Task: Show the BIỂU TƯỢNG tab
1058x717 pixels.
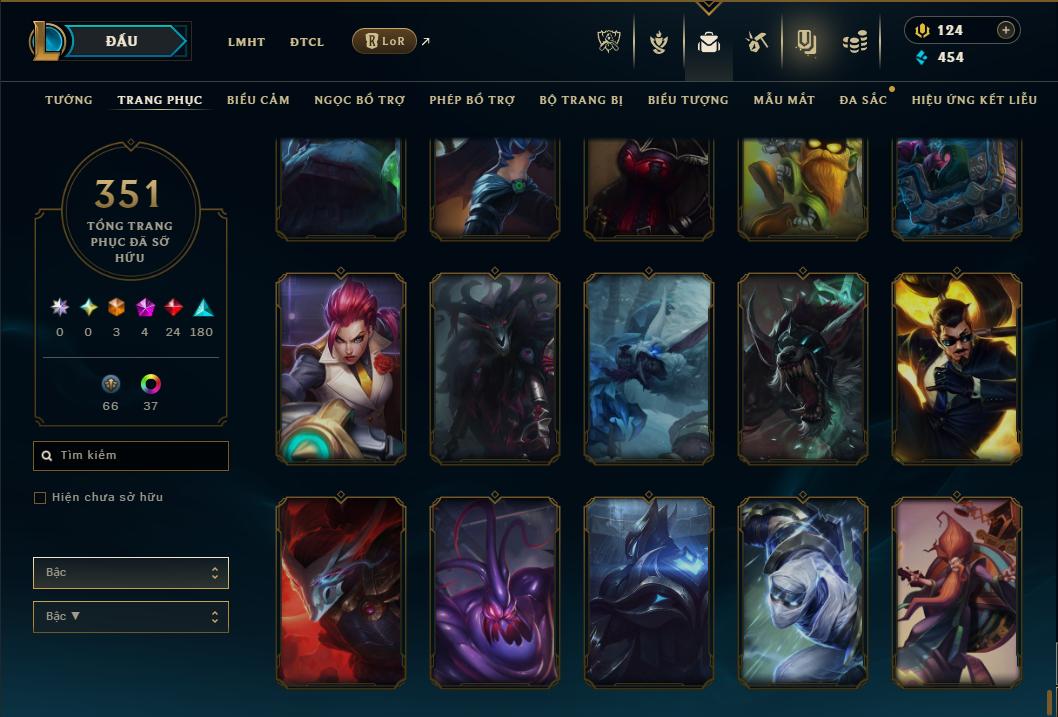Action: (688, 100)
